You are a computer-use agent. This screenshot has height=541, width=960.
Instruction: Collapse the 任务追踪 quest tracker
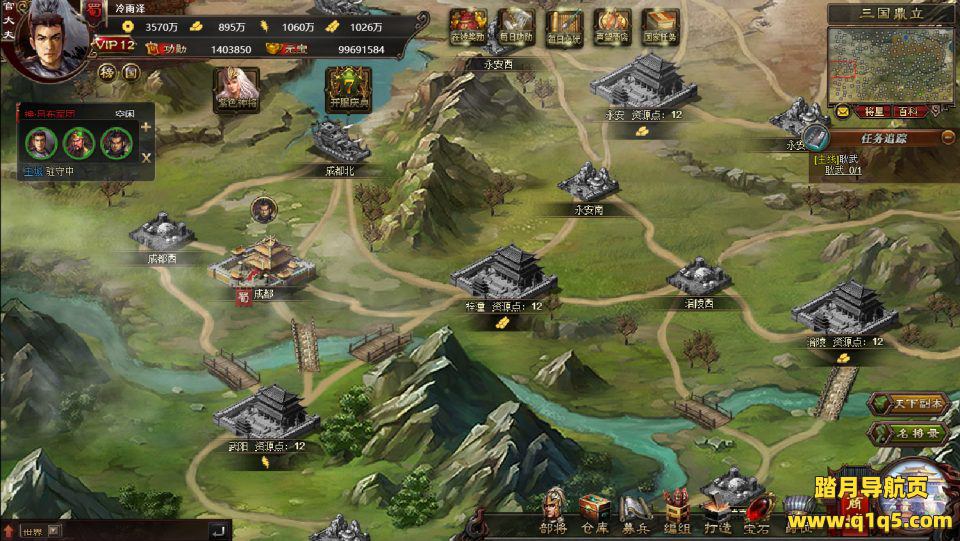[x=947, y=138]
